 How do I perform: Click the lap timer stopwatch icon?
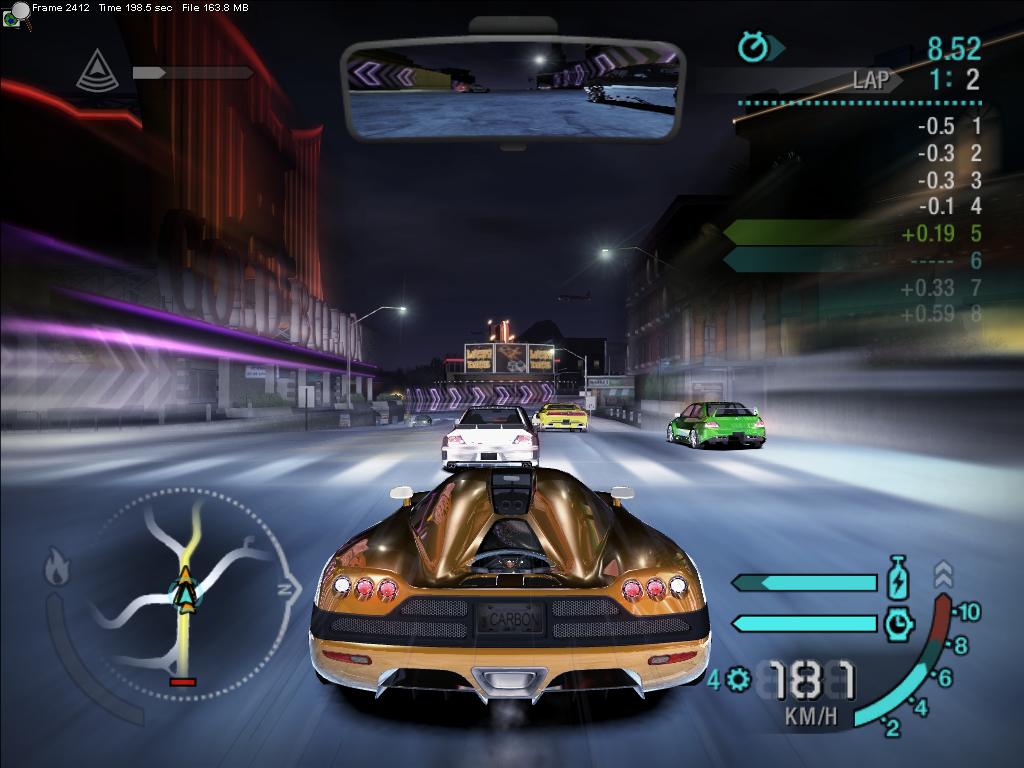point(752,47)
